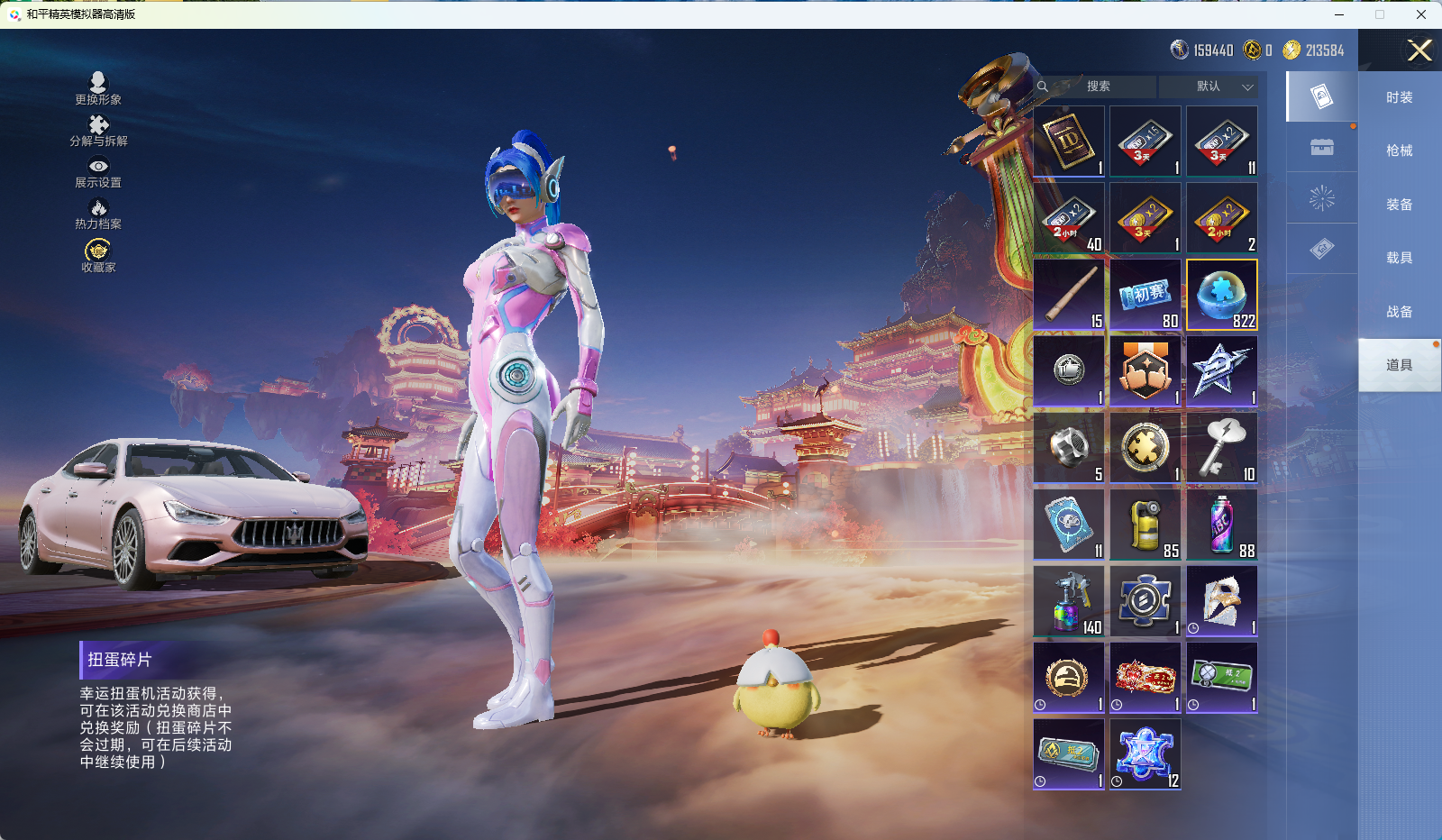Open 分解与拆解 puzzle icon

tap(98, 130)
